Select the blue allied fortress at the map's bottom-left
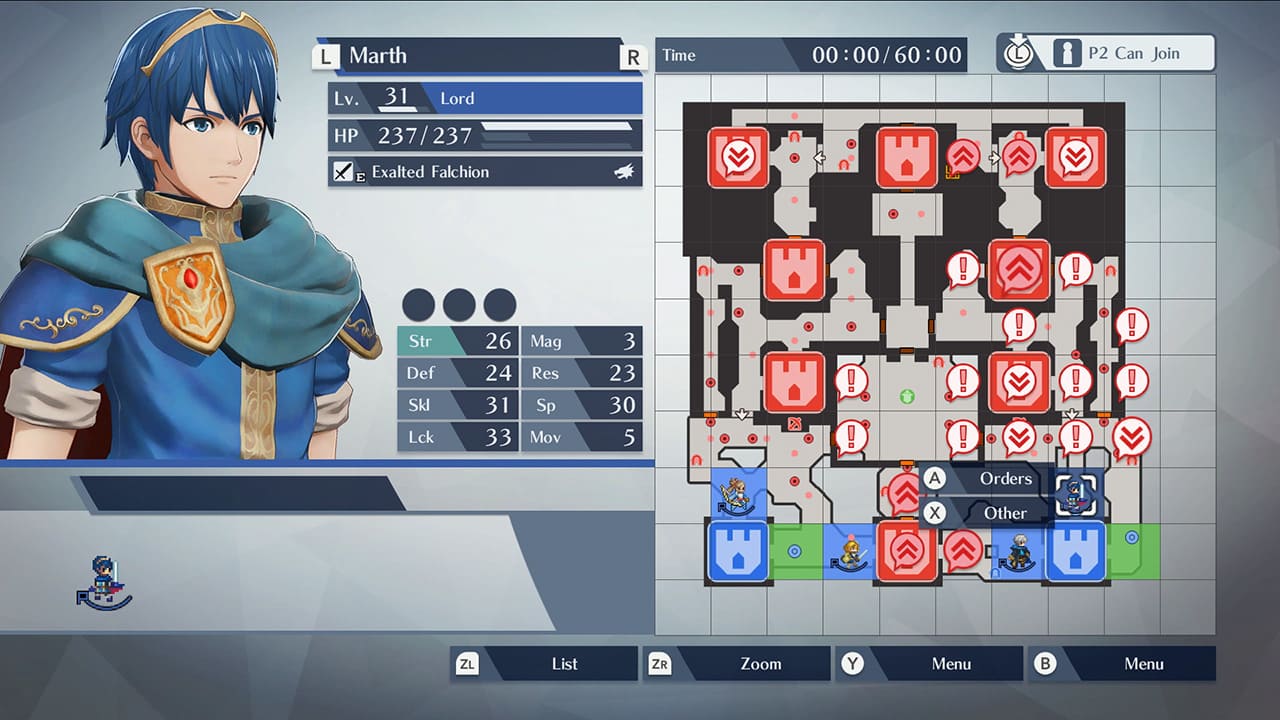Image resolution: width=1280 pixels, height=720 pixels. click(737, 552)
